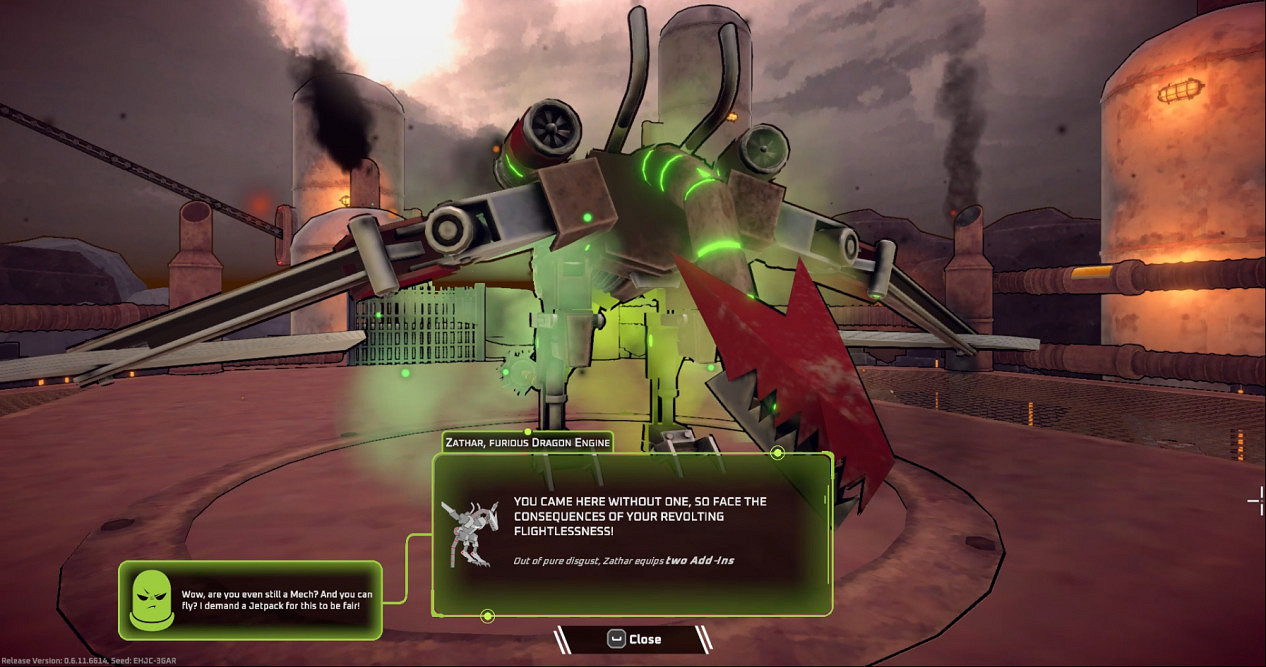Close the Zathar dialogue box

633,639
